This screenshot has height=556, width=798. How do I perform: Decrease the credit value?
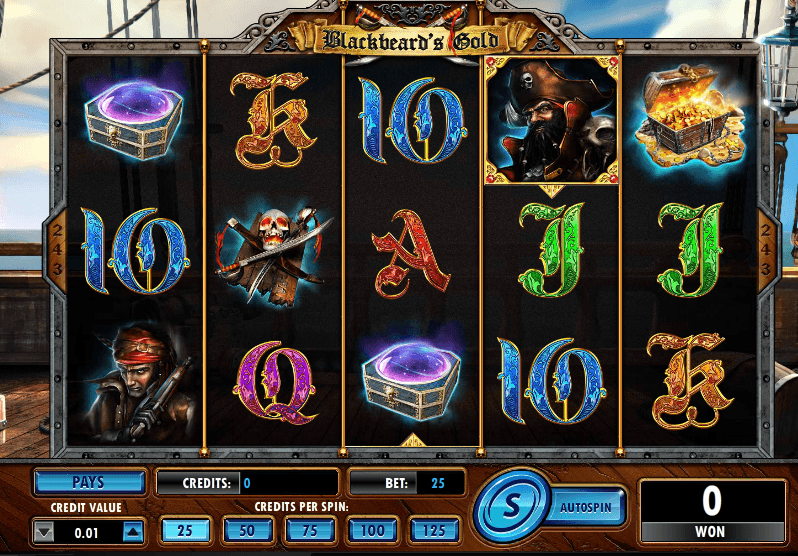(44, 533)
